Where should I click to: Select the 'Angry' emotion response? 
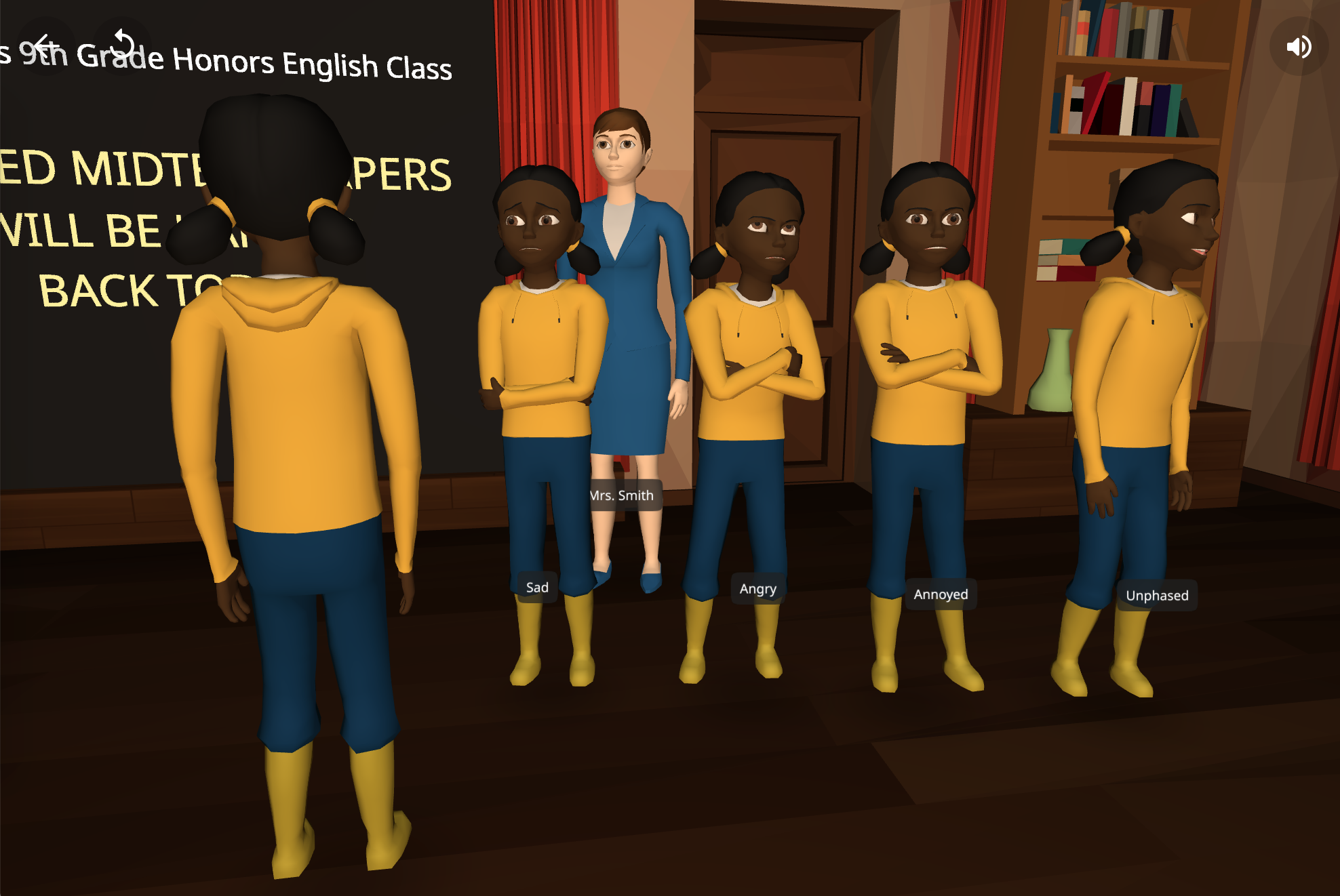coord(757,589)
